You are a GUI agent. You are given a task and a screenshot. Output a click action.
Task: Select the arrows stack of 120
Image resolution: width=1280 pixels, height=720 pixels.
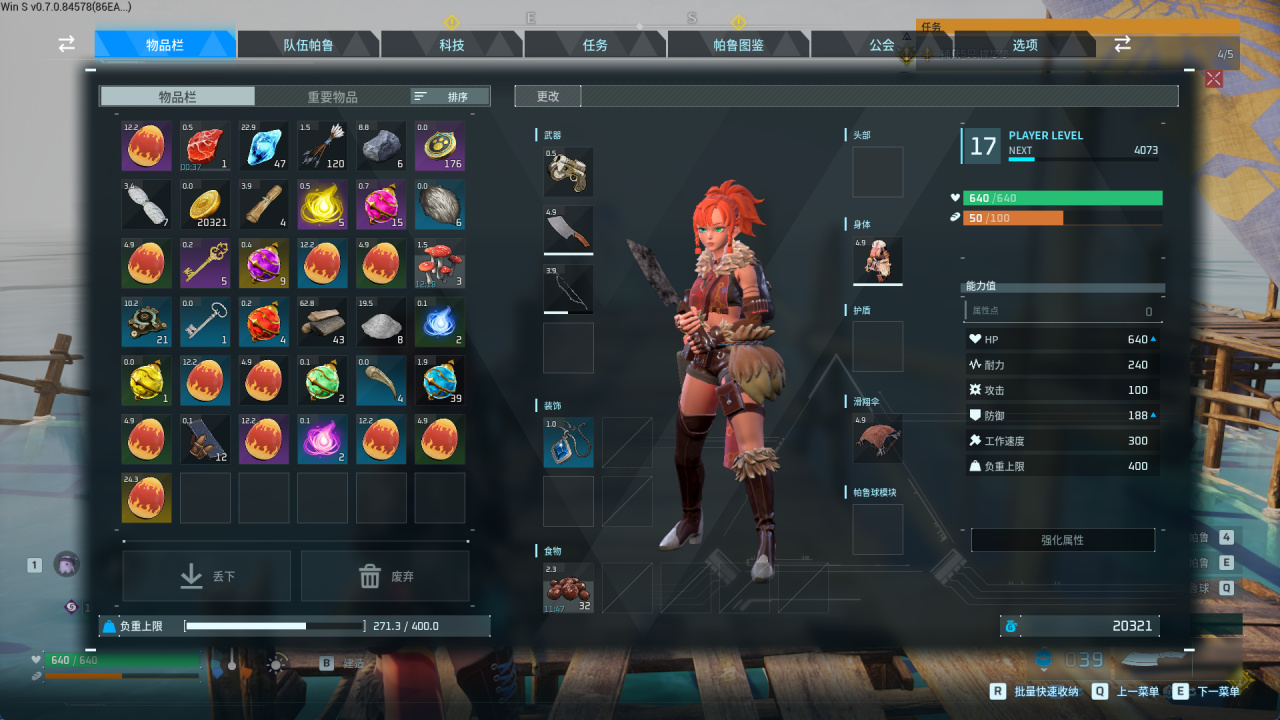(322, 147)
